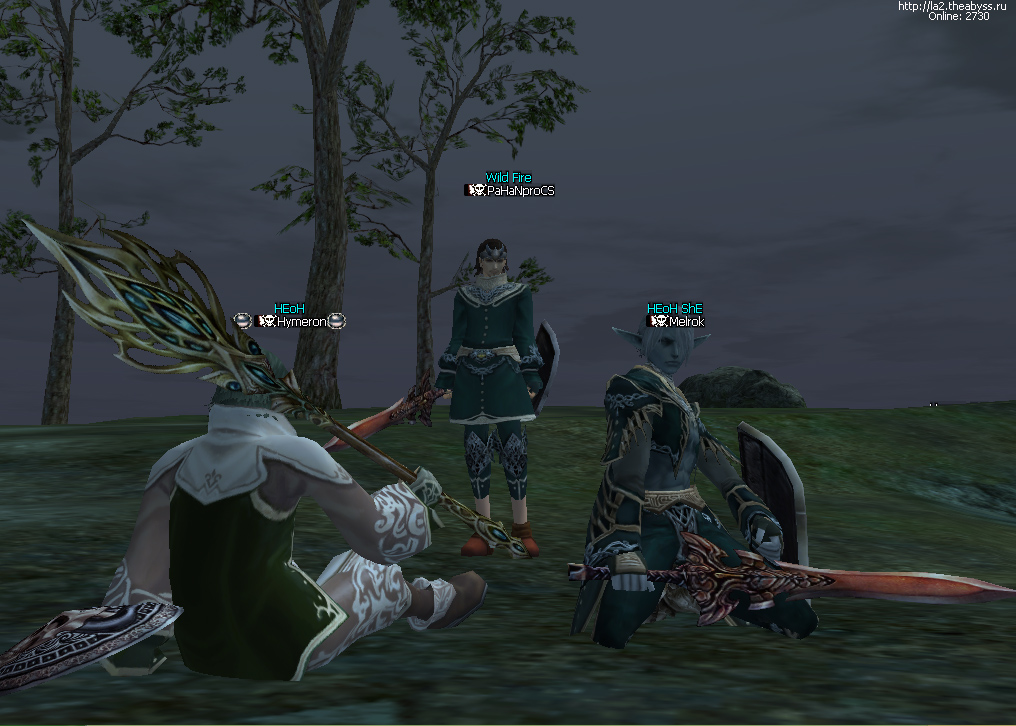
Task: Target player PaHaNproCS by name tag
Action: point(520,190)
